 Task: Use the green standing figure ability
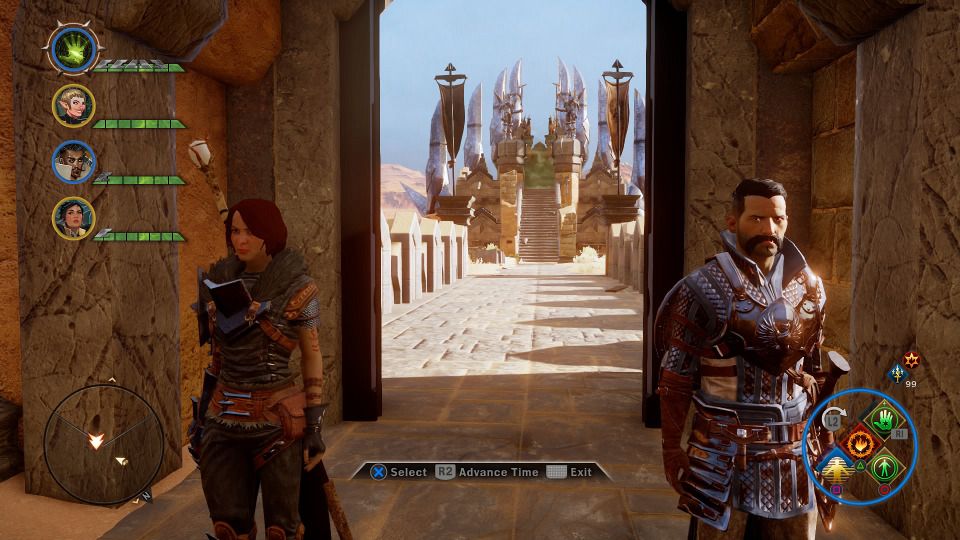pos(882,466)
